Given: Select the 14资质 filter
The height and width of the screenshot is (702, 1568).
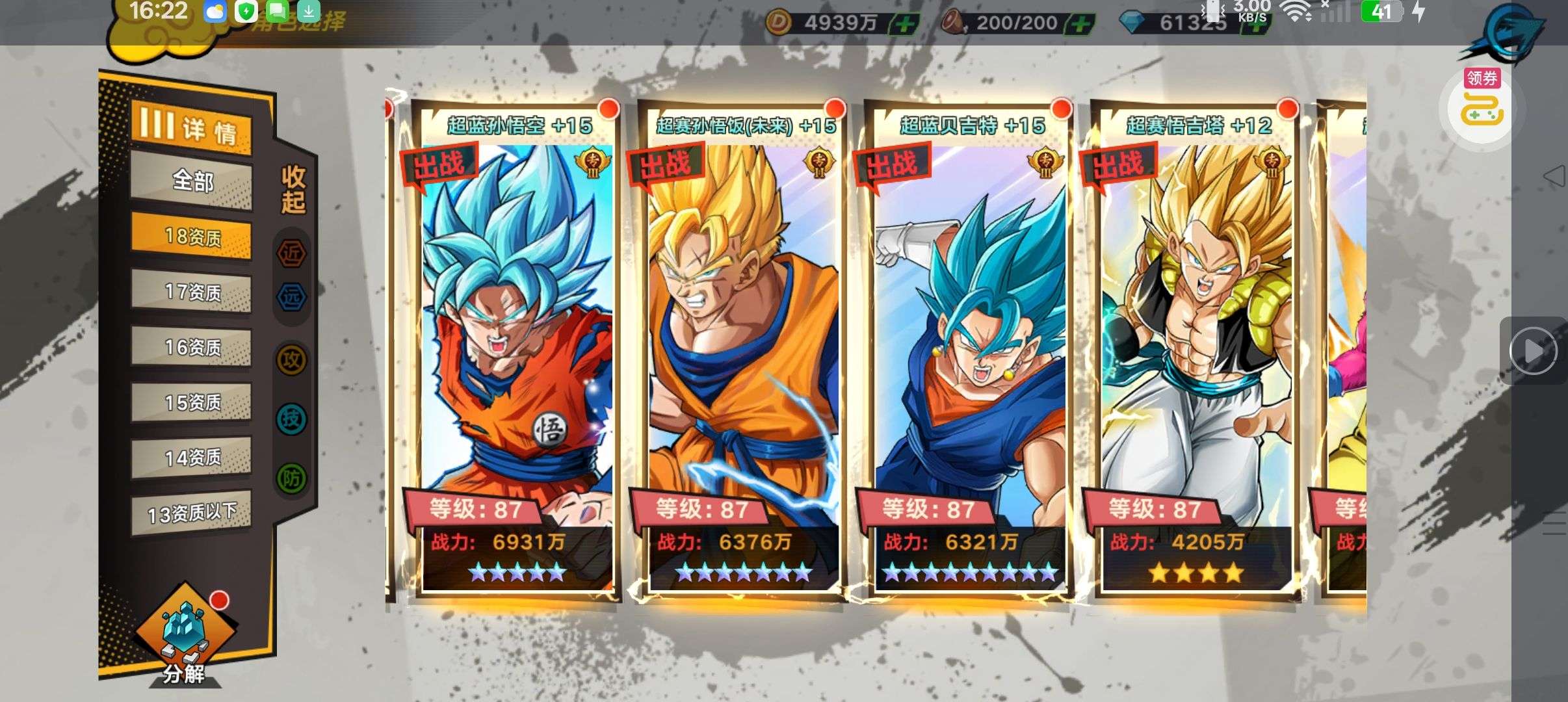Looking at the screenshot, I should [x=192, y=458].
